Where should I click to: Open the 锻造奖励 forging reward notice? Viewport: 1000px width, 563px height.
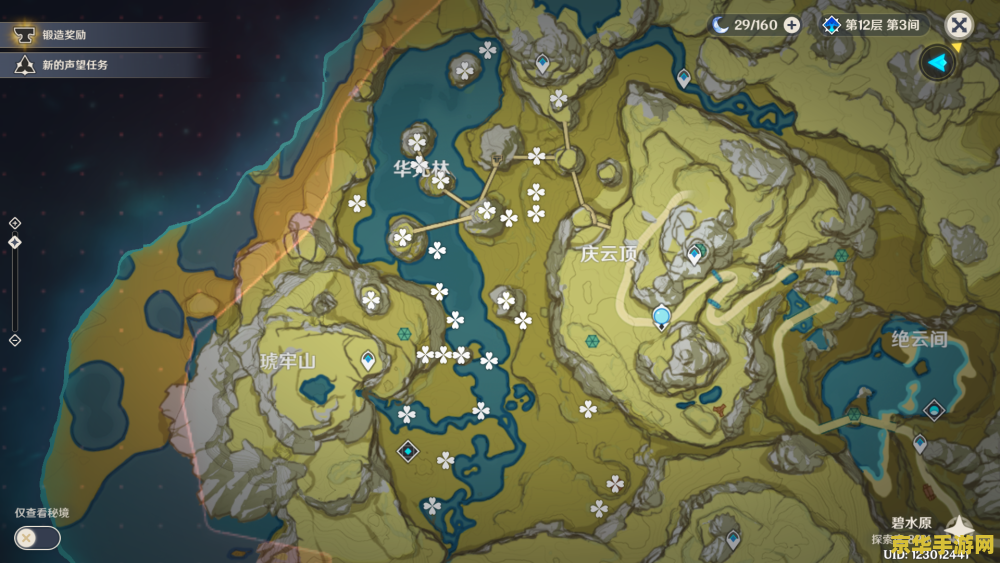(x=65, y=35)
